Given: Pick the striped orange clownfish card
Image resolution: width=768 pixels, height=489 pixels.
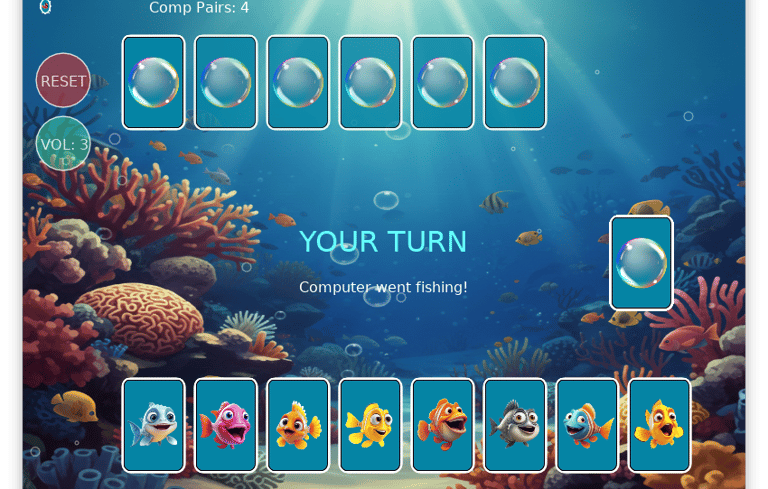Looking at the screenshot, I should [x=443, y=425].
